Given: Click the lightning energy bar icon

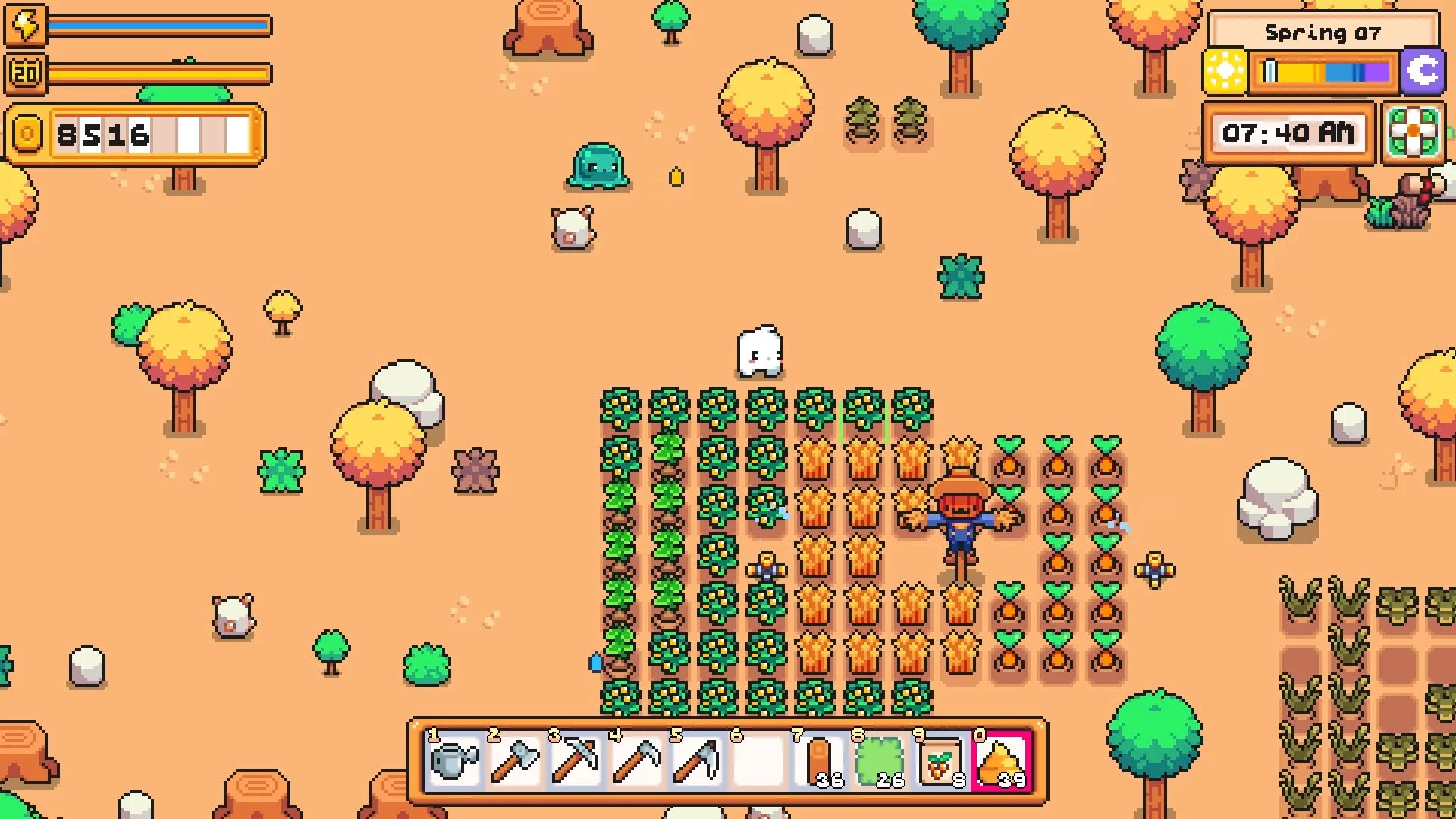Looking at the screenshot, I should pos(27,25).
